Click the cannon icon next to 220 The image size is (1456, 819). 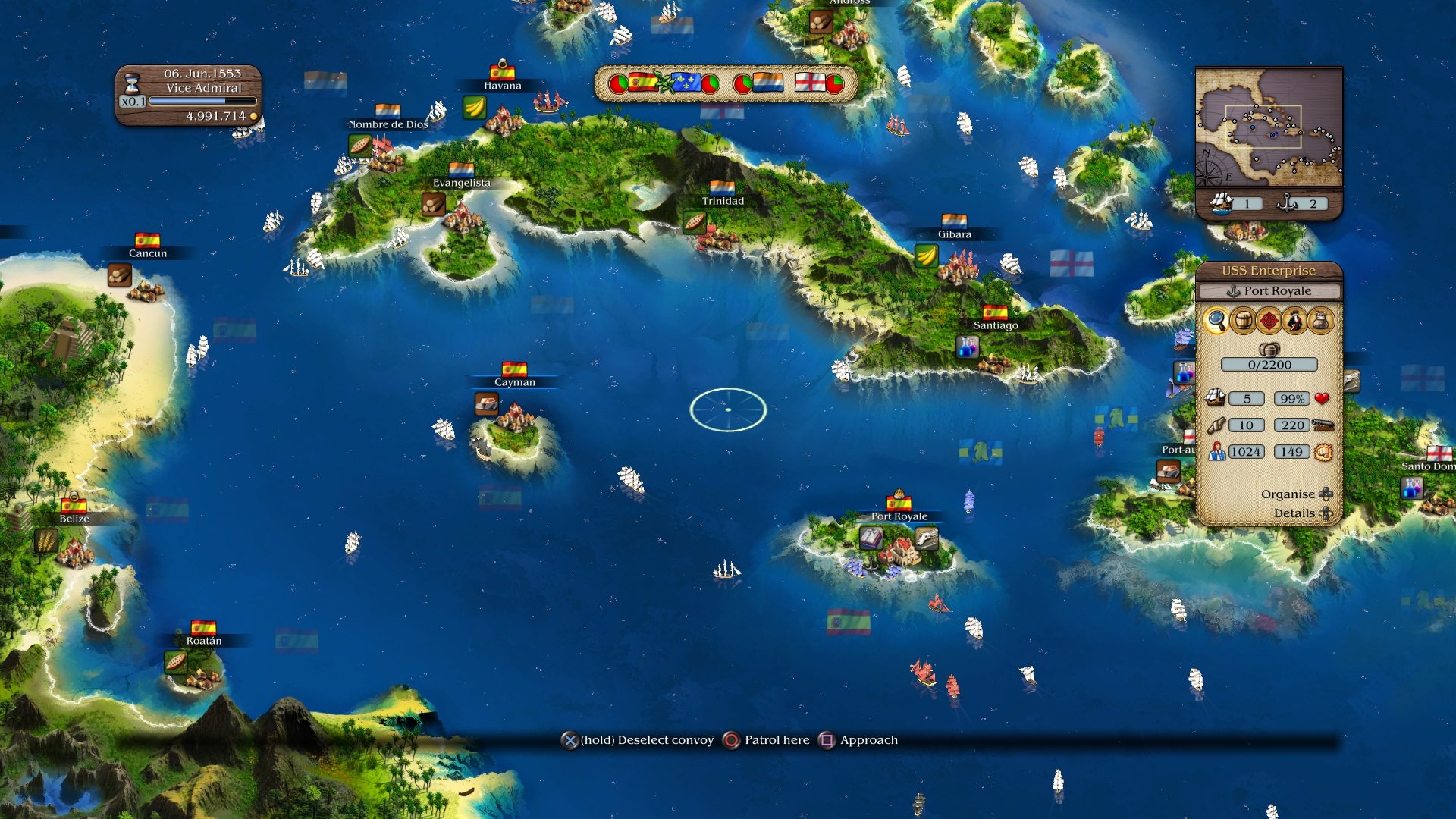click(1325, 425)
